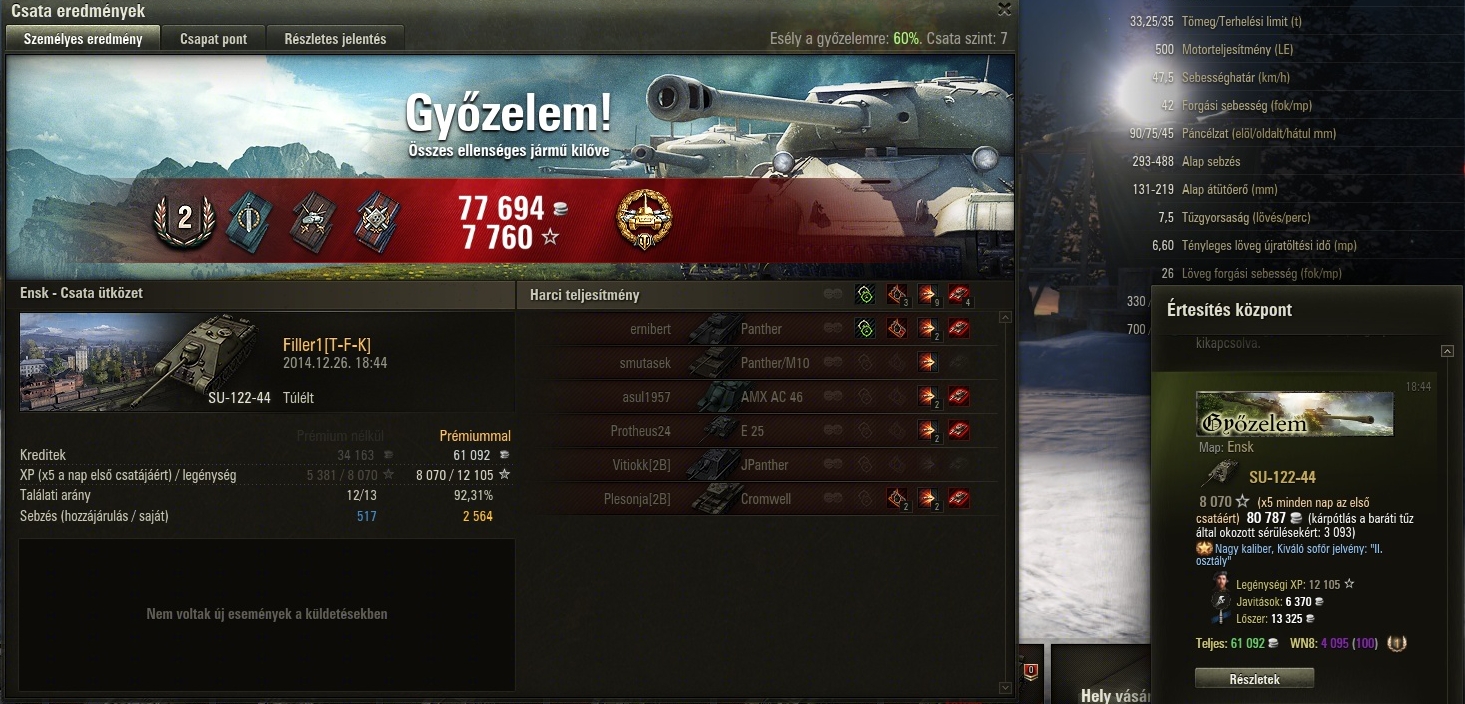The width and height of the screenshot is (1465, 704).
Task: Click the laurel wreath badge numbered 2
Action: coord(184,220)
